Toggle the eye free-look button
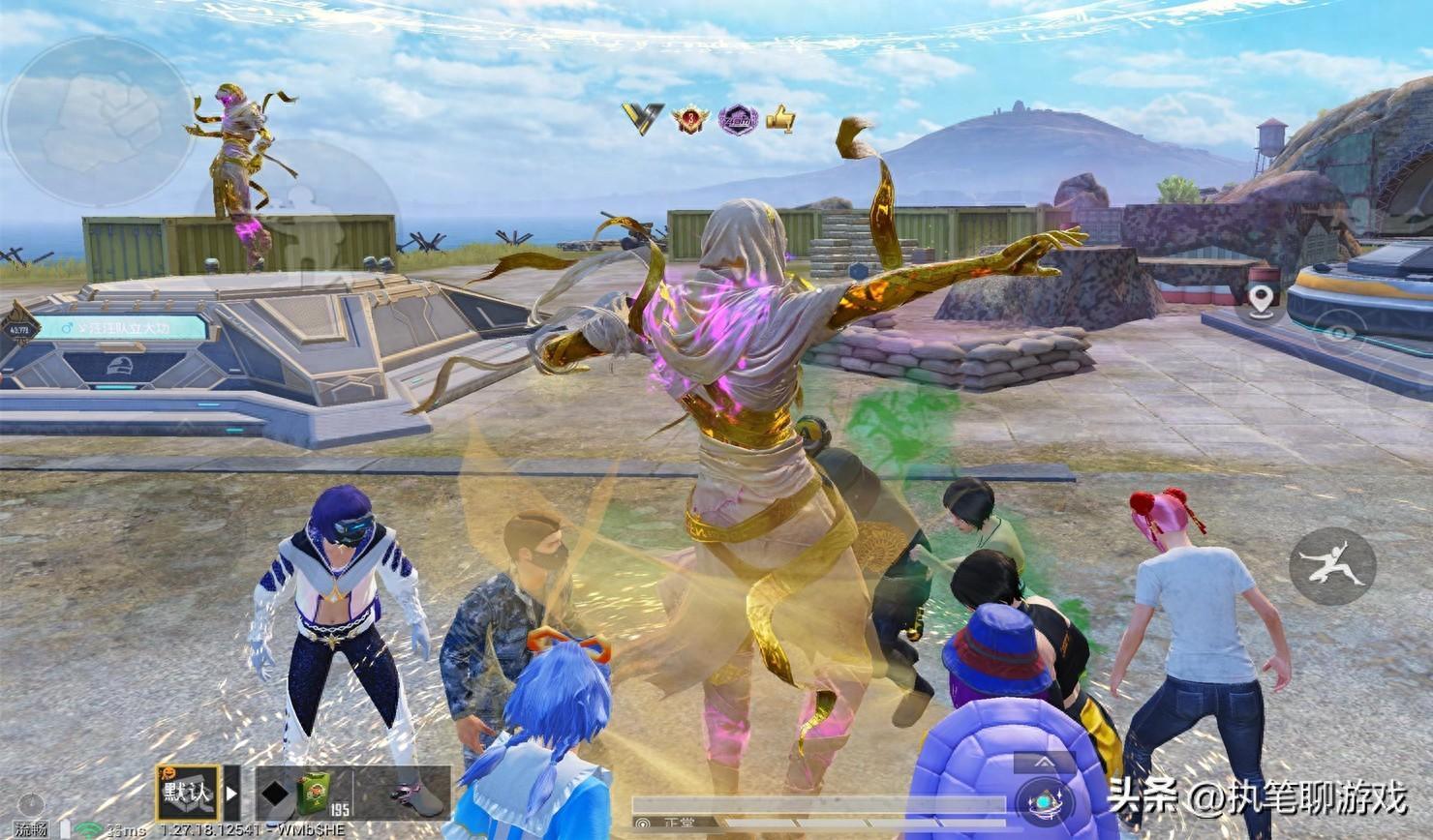The image size is (1433, 840). (x=1340, y=332)
